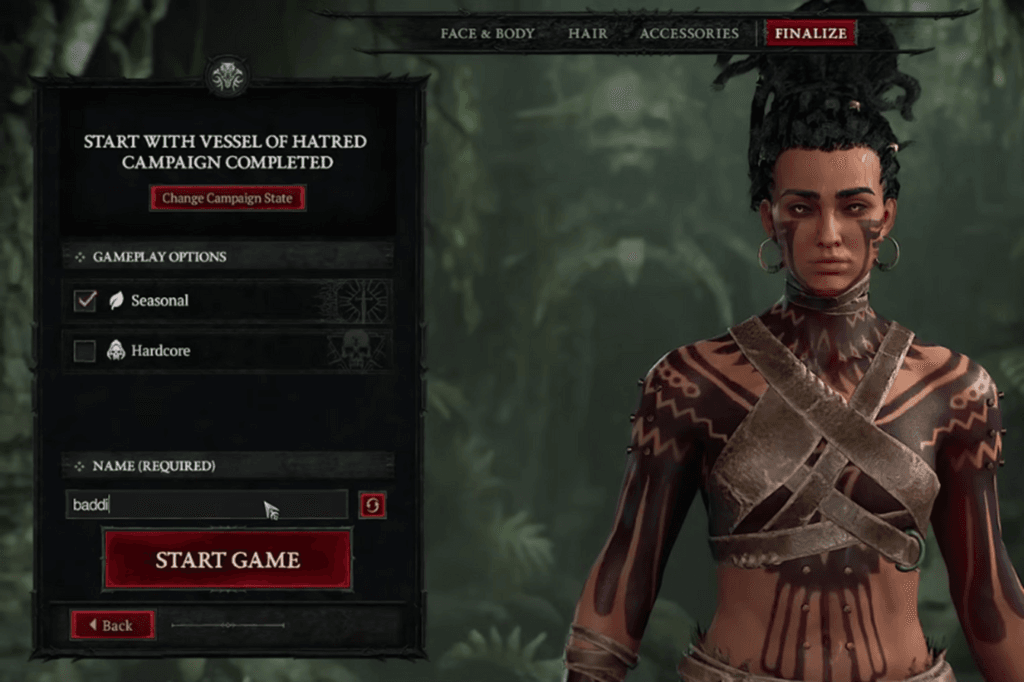Screen dimensions: 1024x682
Task: Go back with the Back button
Action: [x=112, y=625]
